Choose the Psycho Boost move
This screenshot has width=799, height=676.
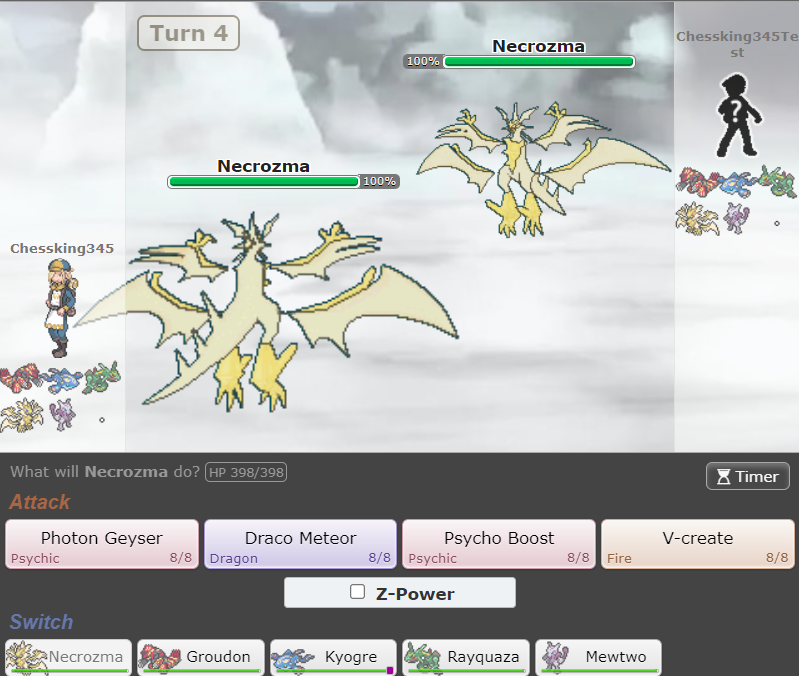point(498,544)
